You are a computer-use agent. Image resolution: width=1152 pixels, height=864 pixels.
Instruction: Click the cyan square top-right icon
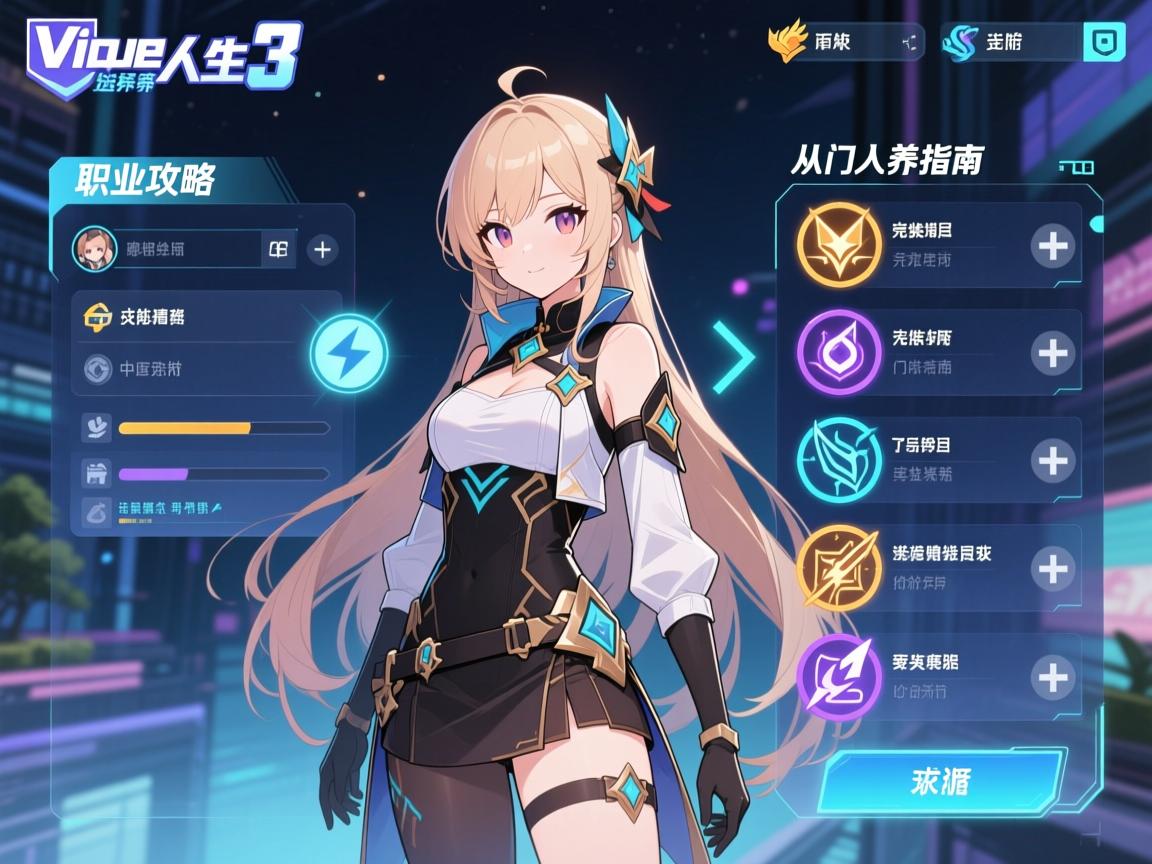pyautogui.click(x=1104, y=43)
